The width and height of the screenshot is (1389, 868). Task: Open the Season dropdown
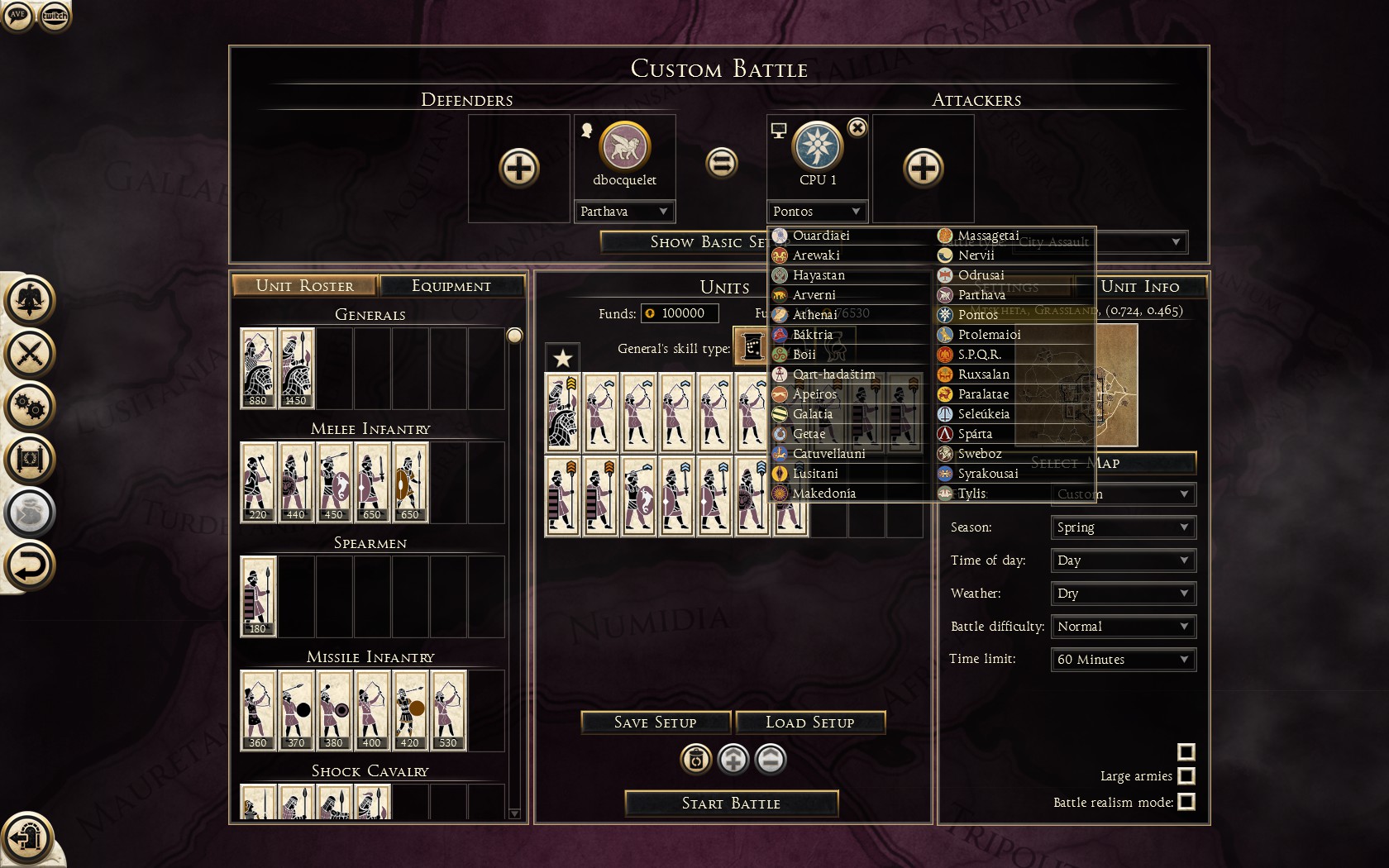click(x=1123, y=527)
